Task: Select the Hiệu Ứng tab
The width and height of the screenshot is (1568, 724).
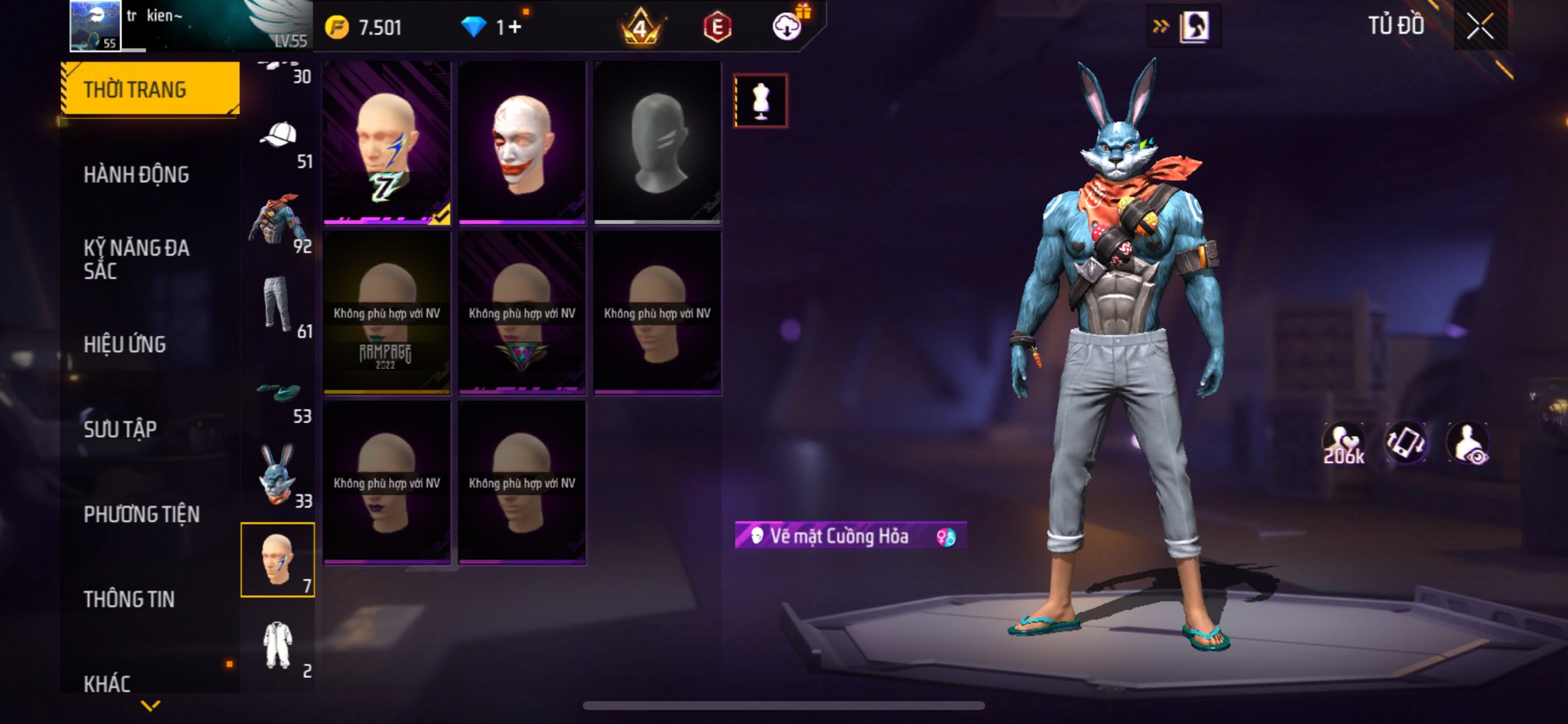Action: 125,344
